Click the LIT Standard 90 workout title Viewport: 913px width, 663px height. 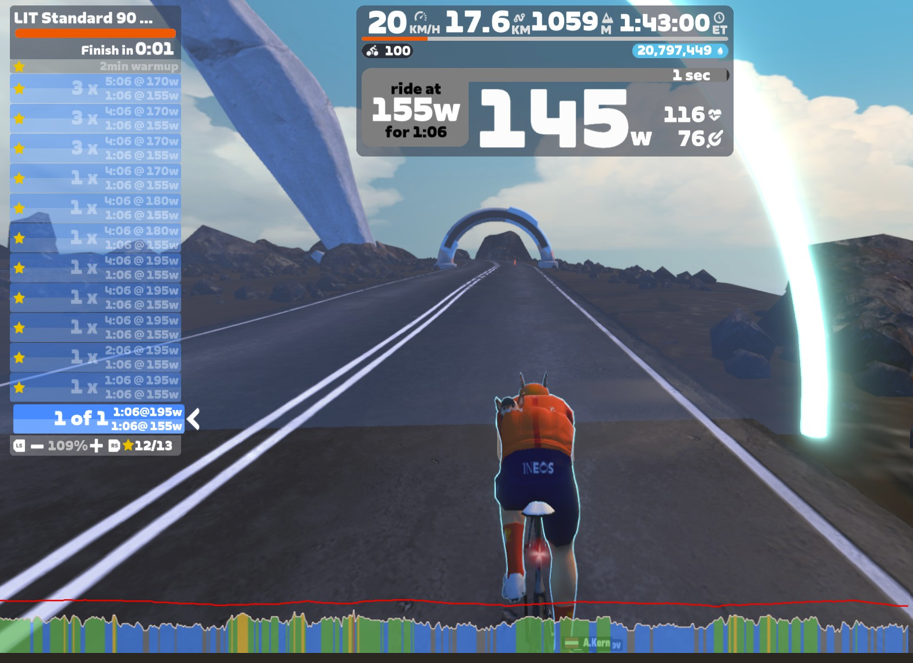pos(84,18)
